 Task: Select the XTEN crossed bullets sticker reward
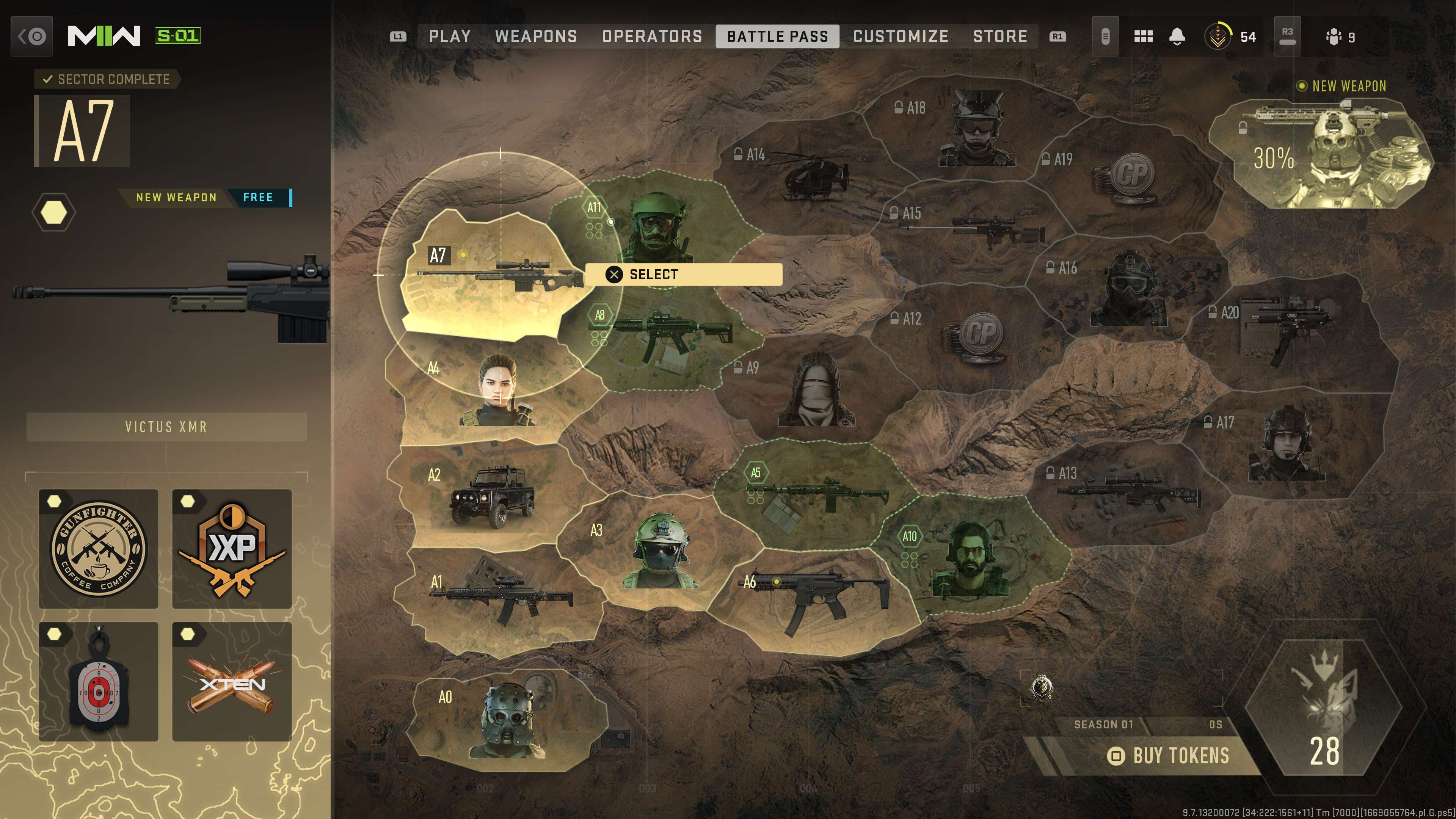click(232, 682)
